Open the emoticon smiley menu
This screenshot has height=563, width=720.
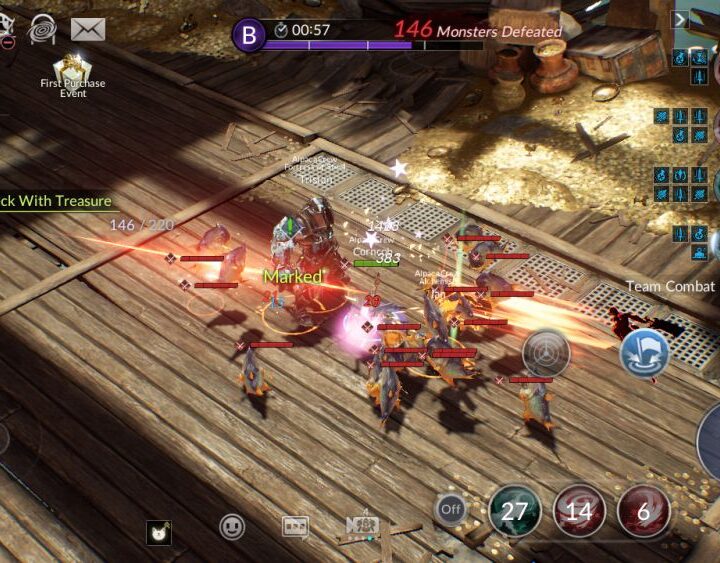pos(232,527)
